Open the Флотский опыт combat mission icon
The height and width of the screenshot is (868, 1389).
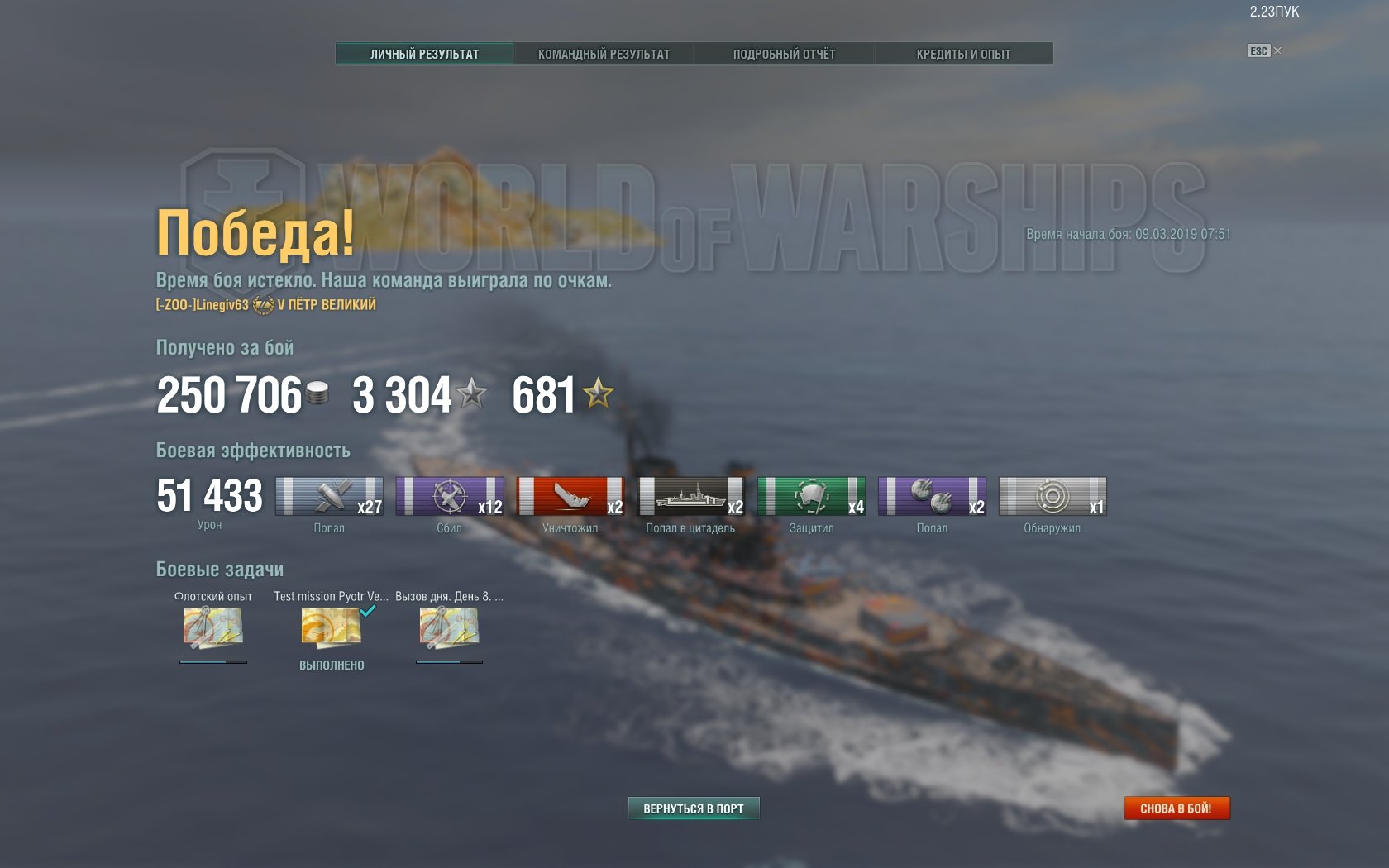pyautogui.click(x=212, y=627)
